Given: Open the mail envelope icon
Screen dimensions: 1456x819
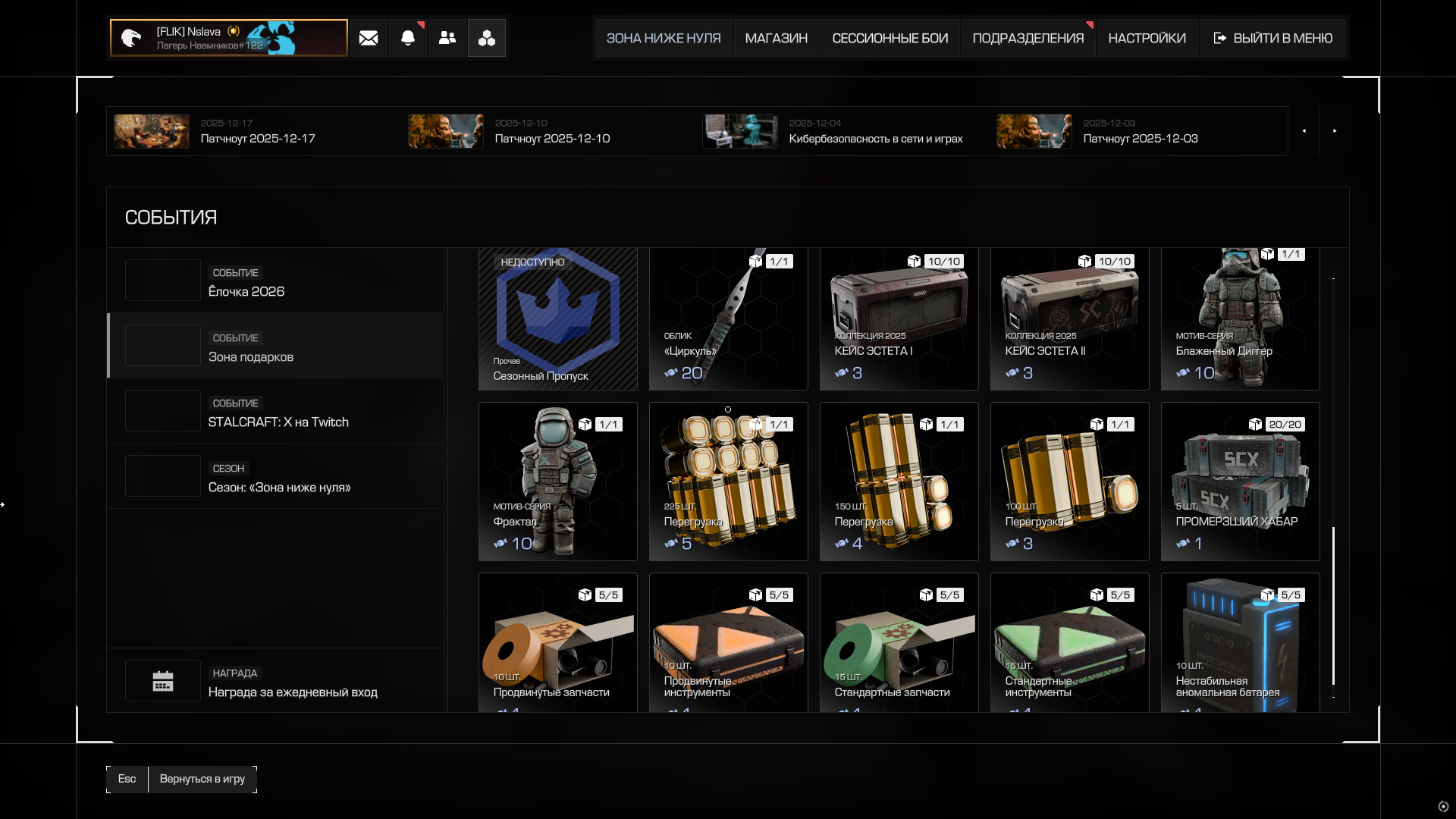Looking at the screenshot, I should tap(369, 38).
